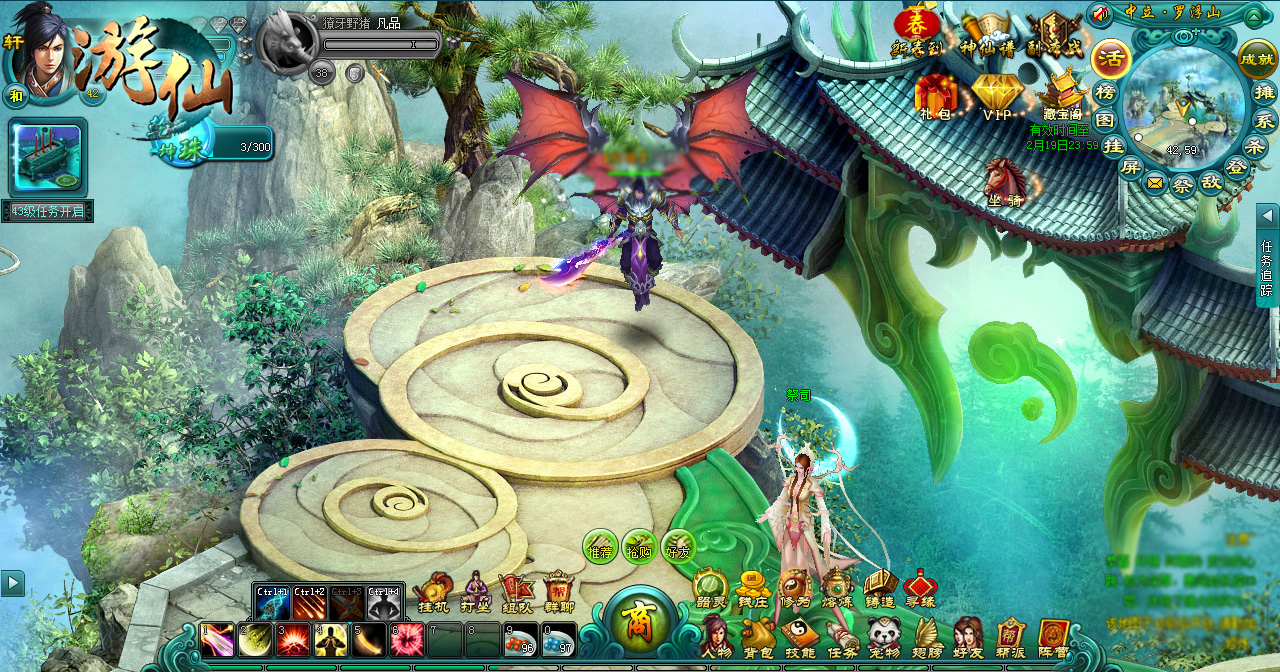Image resolution: width=1280 pixels, height=672 pixels.
Task: Open the 新春到 red lantern event
Action: pyautogui.click(x=917, y=32)
